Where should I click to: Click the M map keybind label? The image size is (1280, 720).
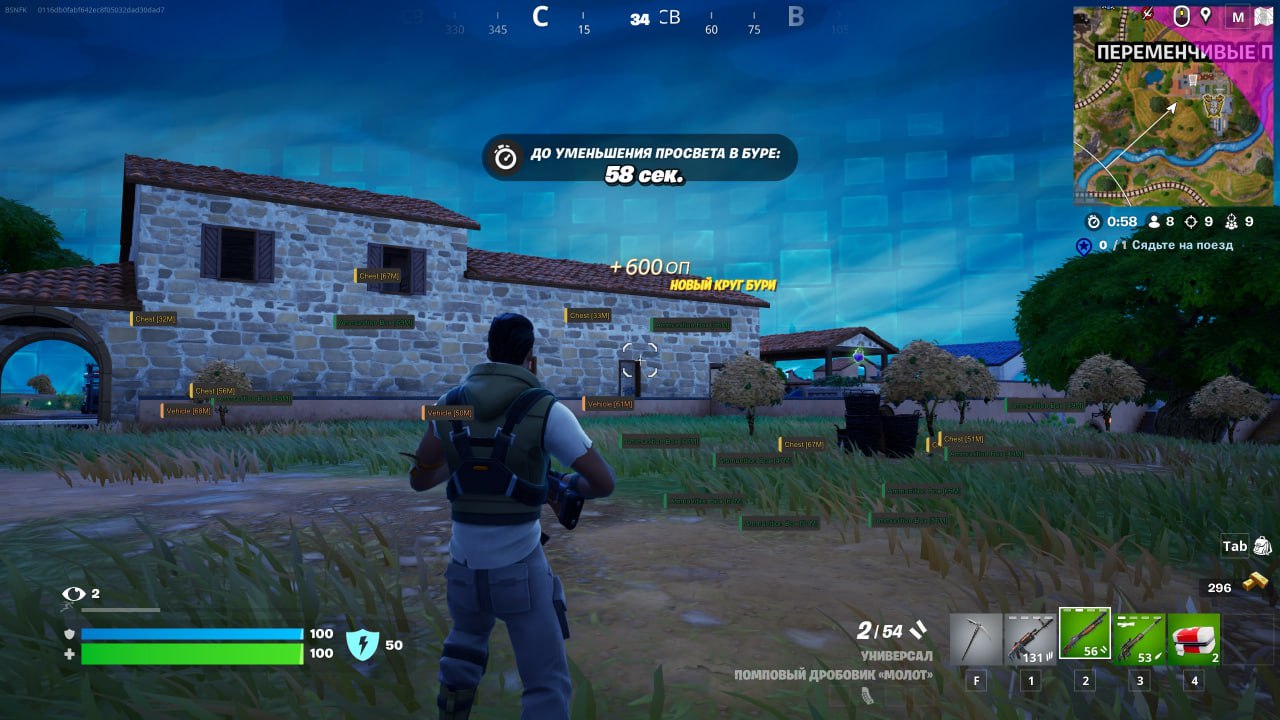point(1237,14)
